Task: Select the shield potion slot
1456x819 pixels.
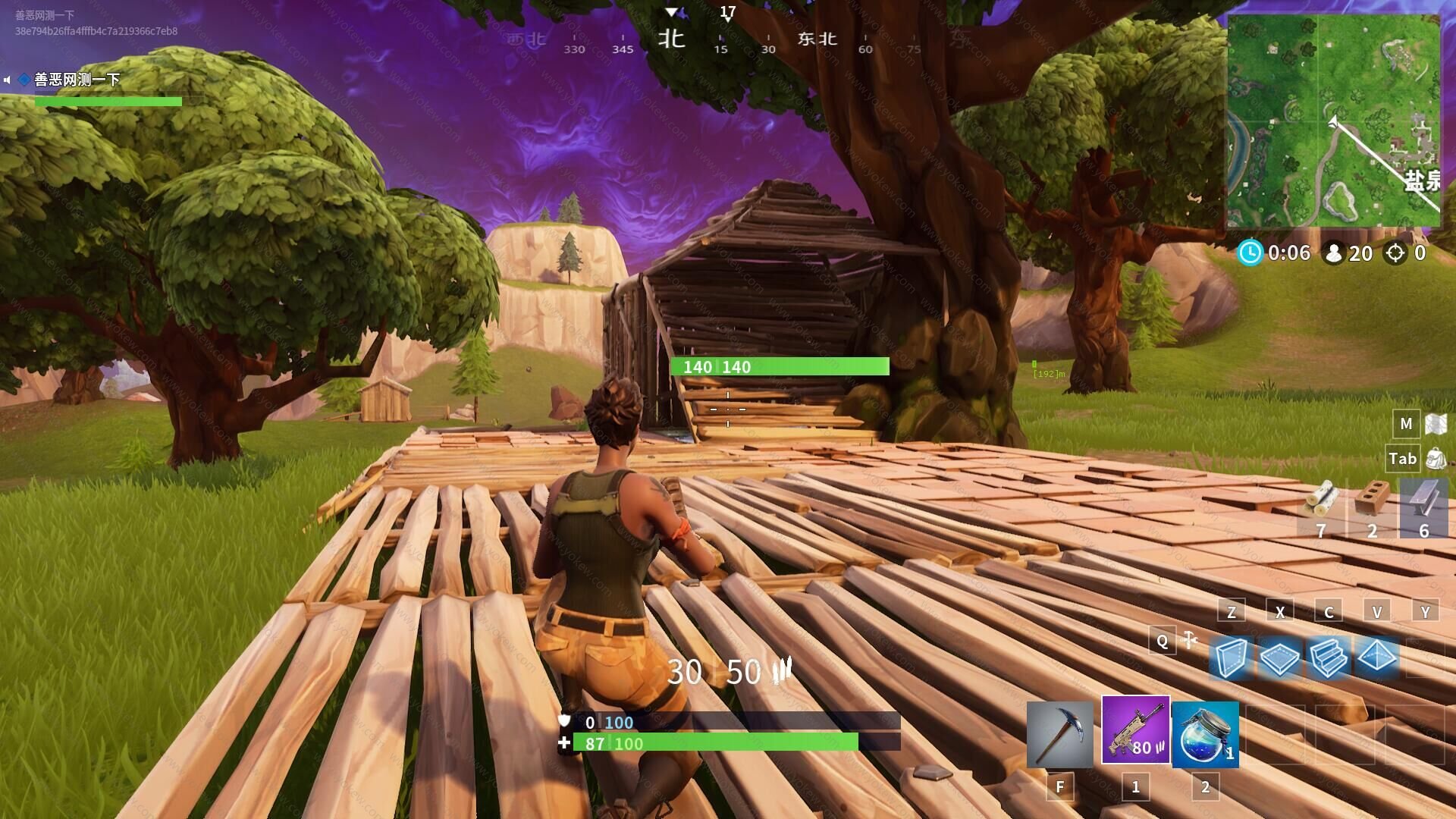Action: (x=1205, y=734)
